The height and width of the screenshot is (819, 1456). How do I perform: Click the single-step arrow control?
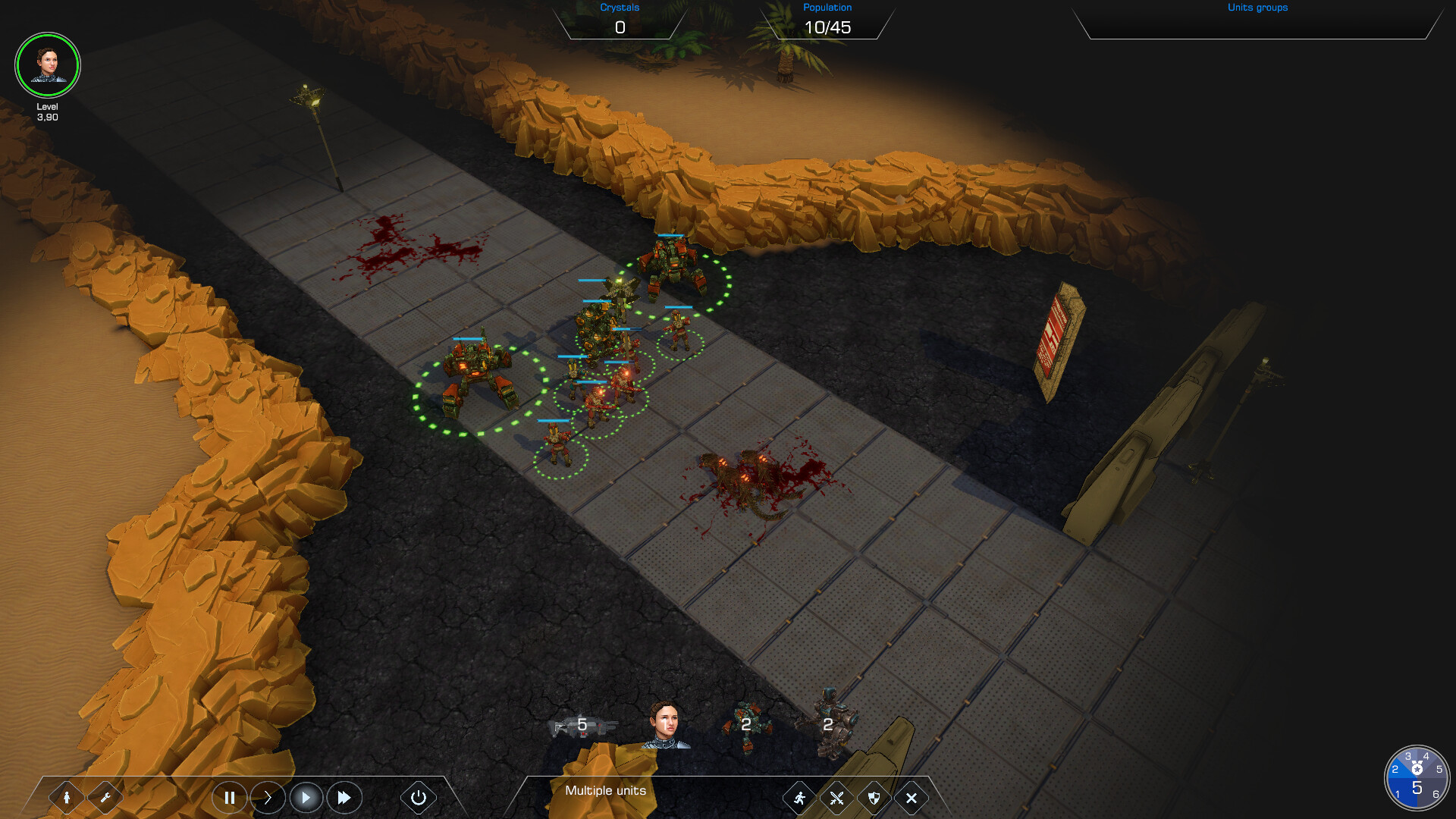268,798
